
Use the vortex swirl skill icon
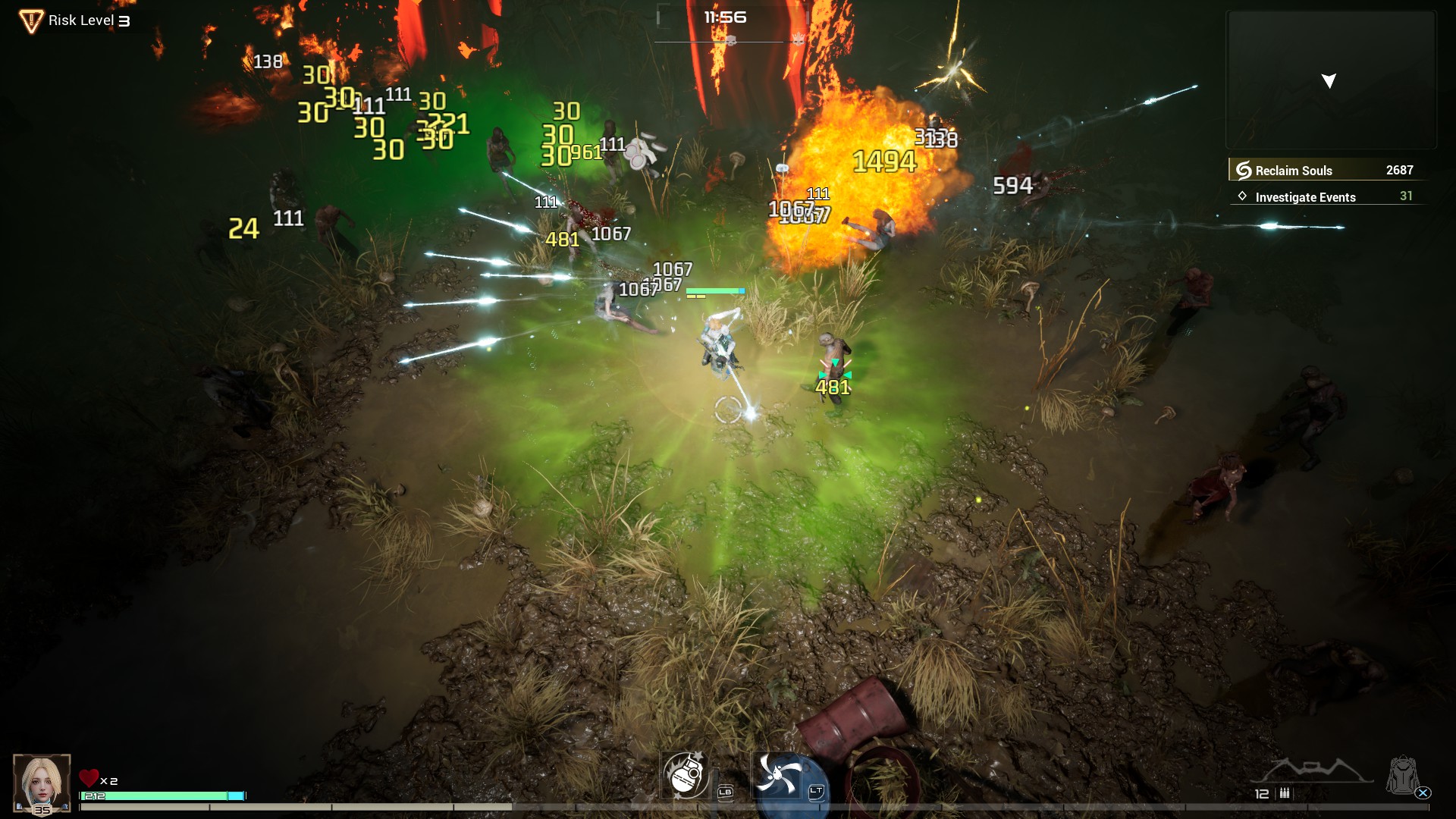[x=777, y=775]
